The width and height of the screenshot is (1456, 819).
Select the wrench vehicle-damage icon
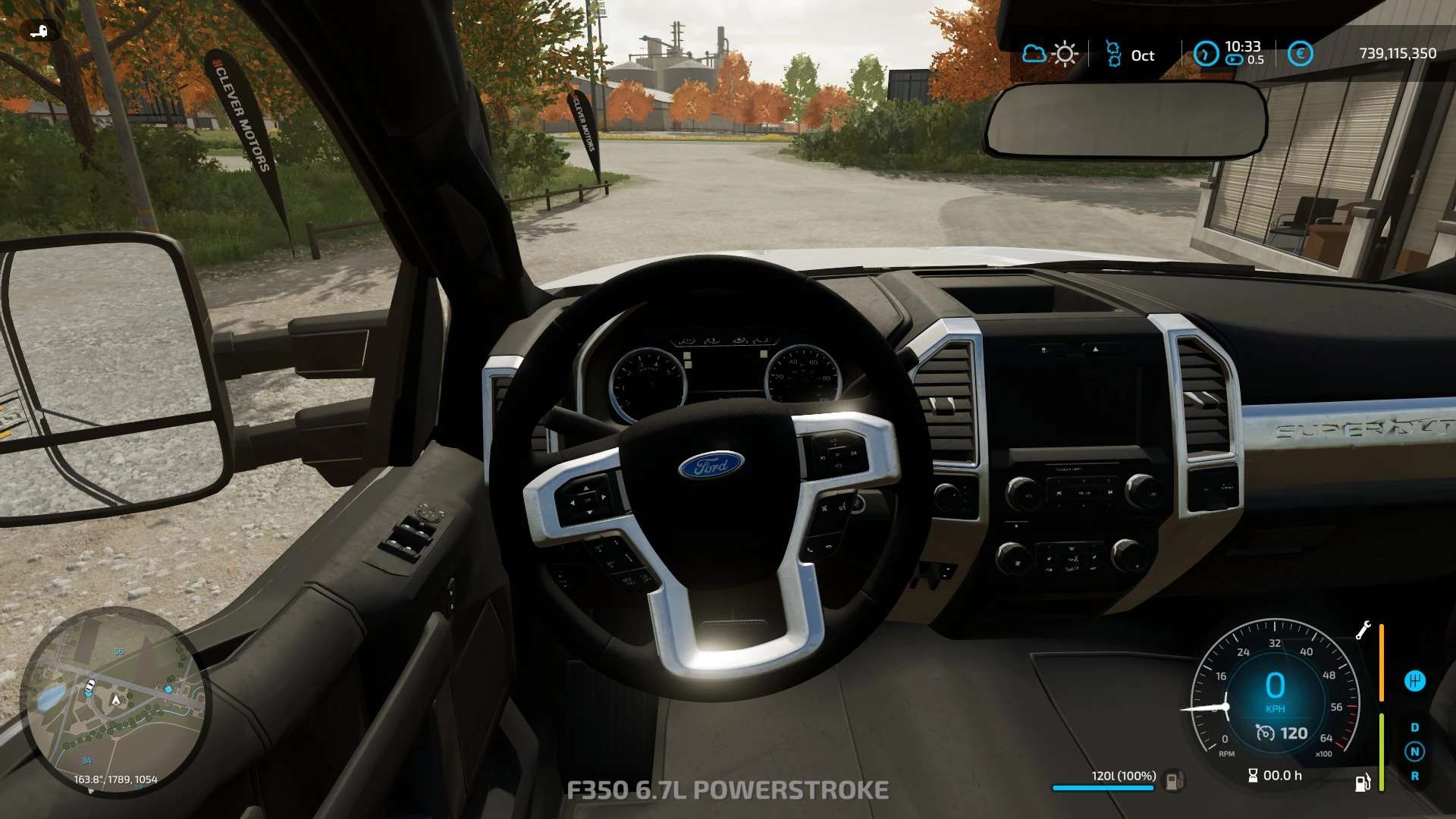pyautogui.click(x=1363, y=630)
